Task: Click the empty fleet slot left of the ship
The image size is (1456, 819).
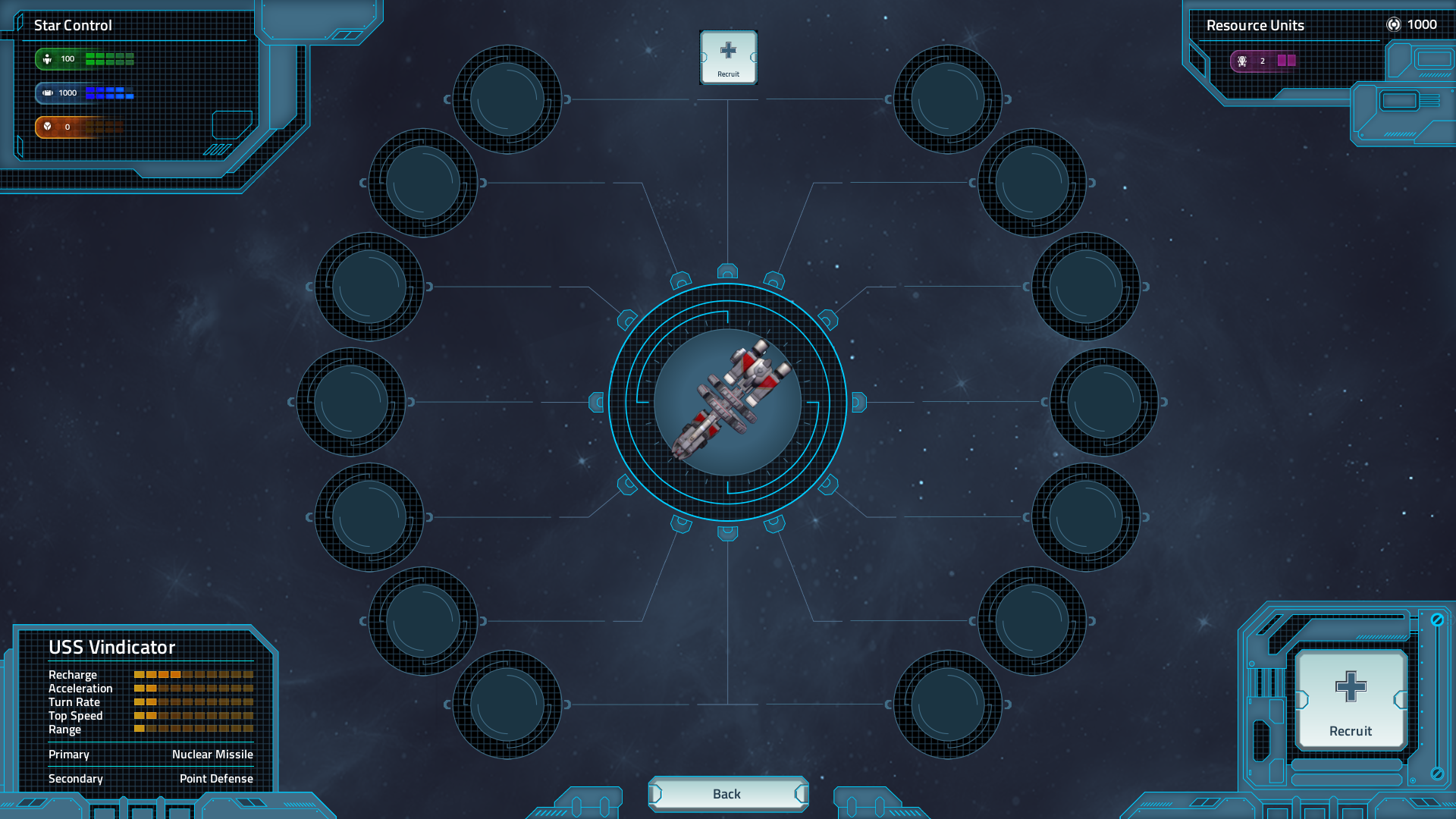Action: [351, 403]
